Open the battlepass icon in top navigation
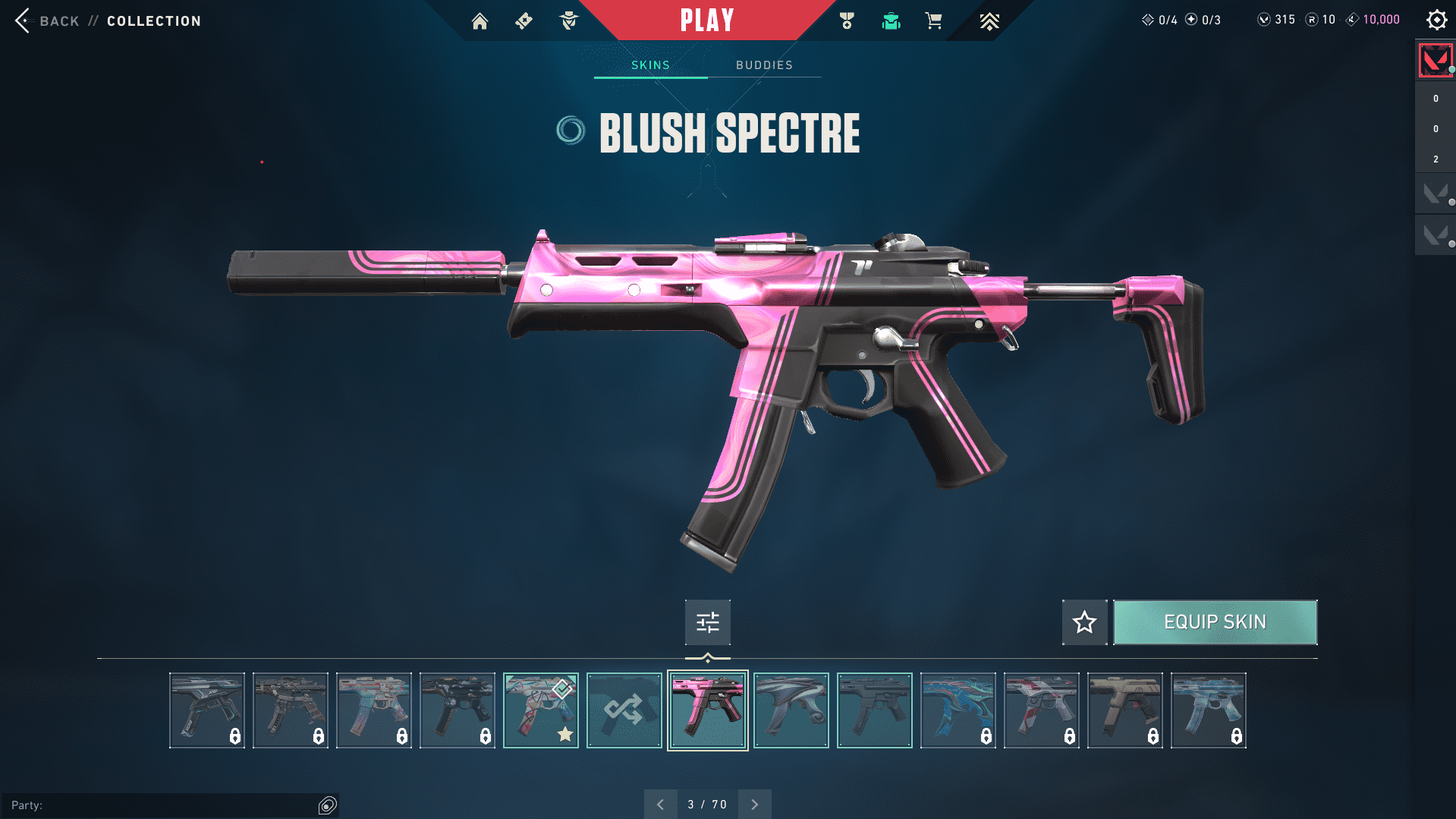The height and width of the screenshot is (819, 1456). coord(524,21)
